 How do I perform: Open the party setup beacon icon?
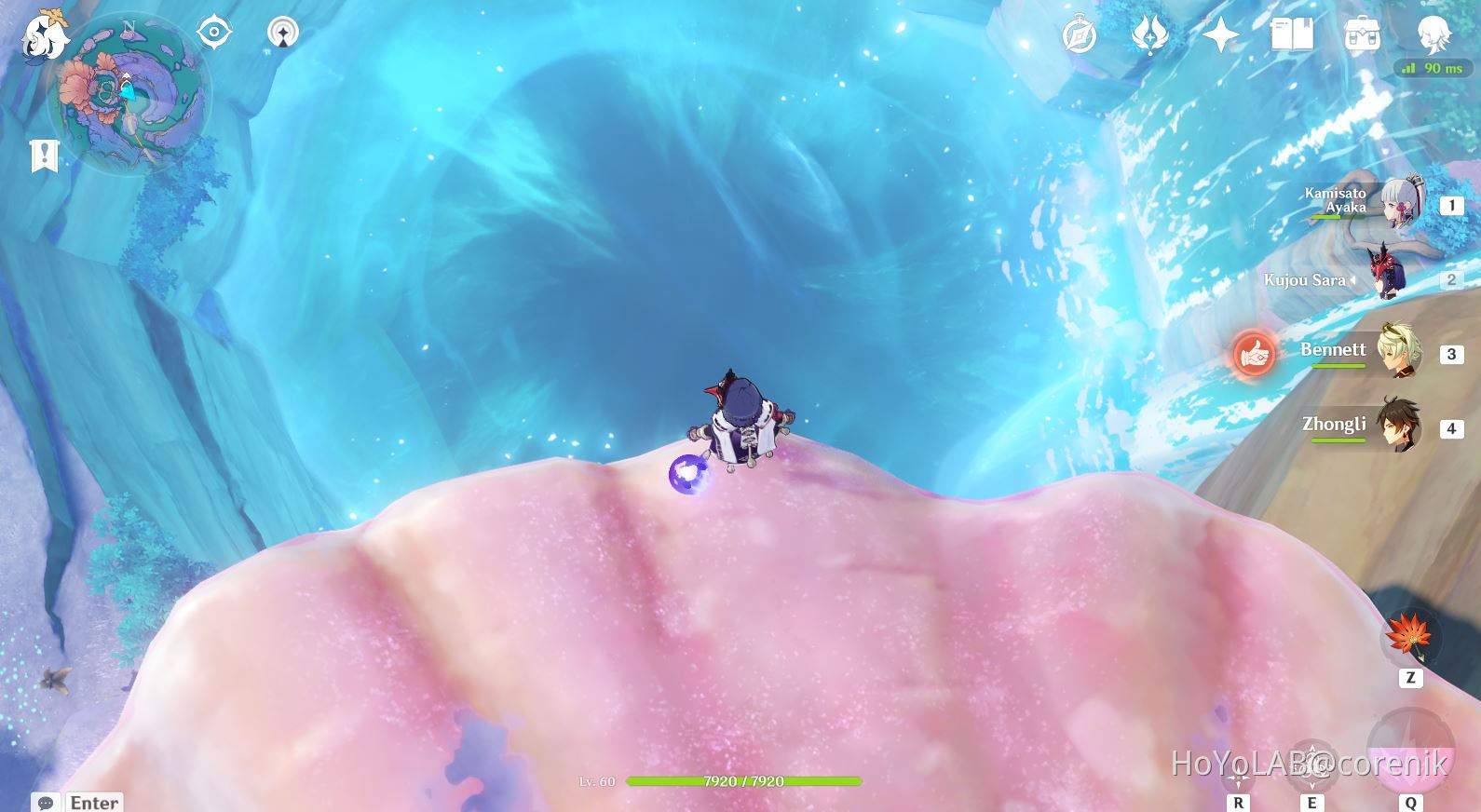point(281,31)
